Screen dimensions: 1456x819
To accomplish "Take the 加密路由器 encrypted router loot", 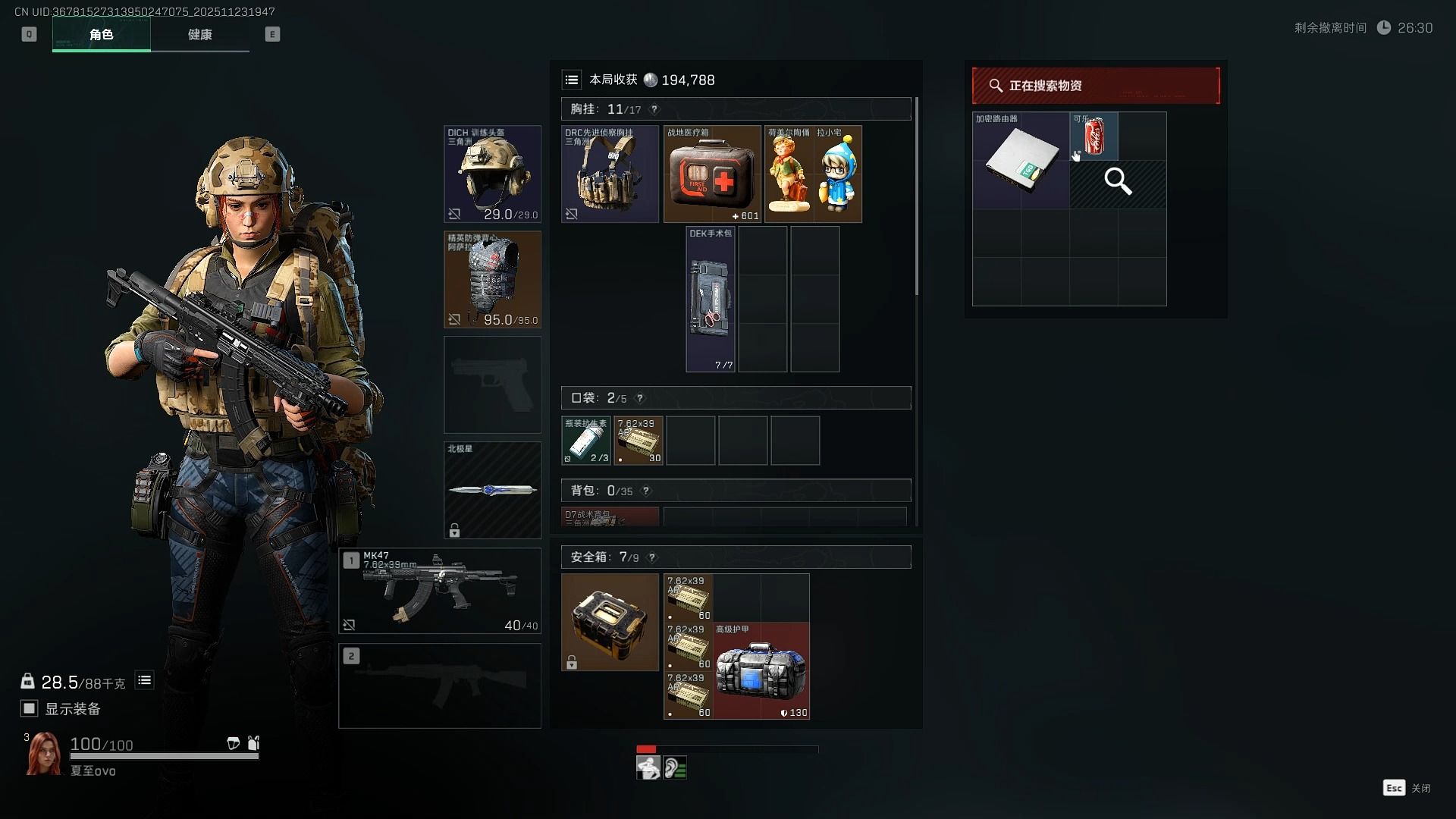I will coord(1021,161).
